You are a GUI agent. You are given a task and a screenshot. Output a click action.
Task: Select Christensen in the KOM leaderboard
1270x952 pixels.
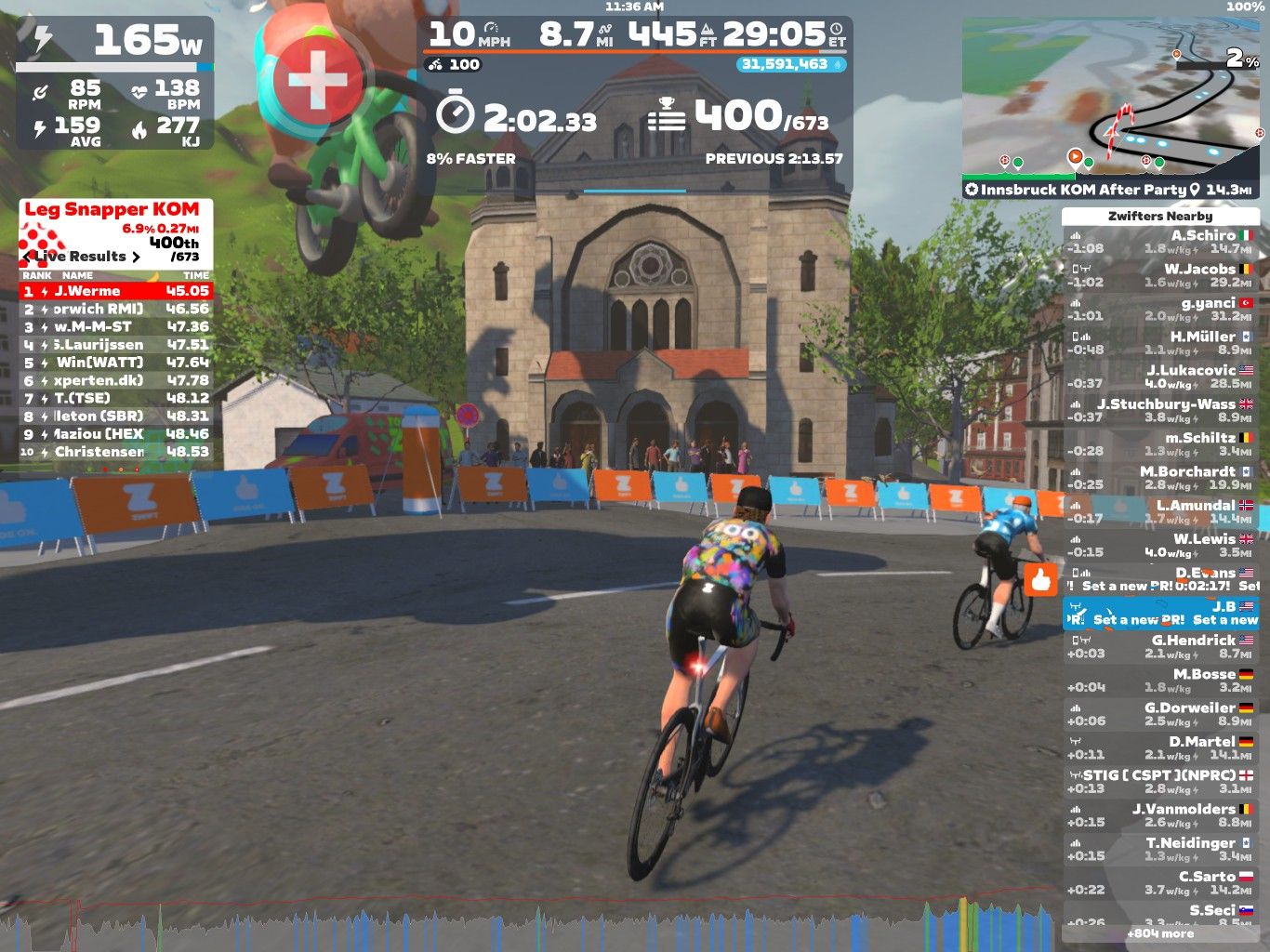coord(116,452)
